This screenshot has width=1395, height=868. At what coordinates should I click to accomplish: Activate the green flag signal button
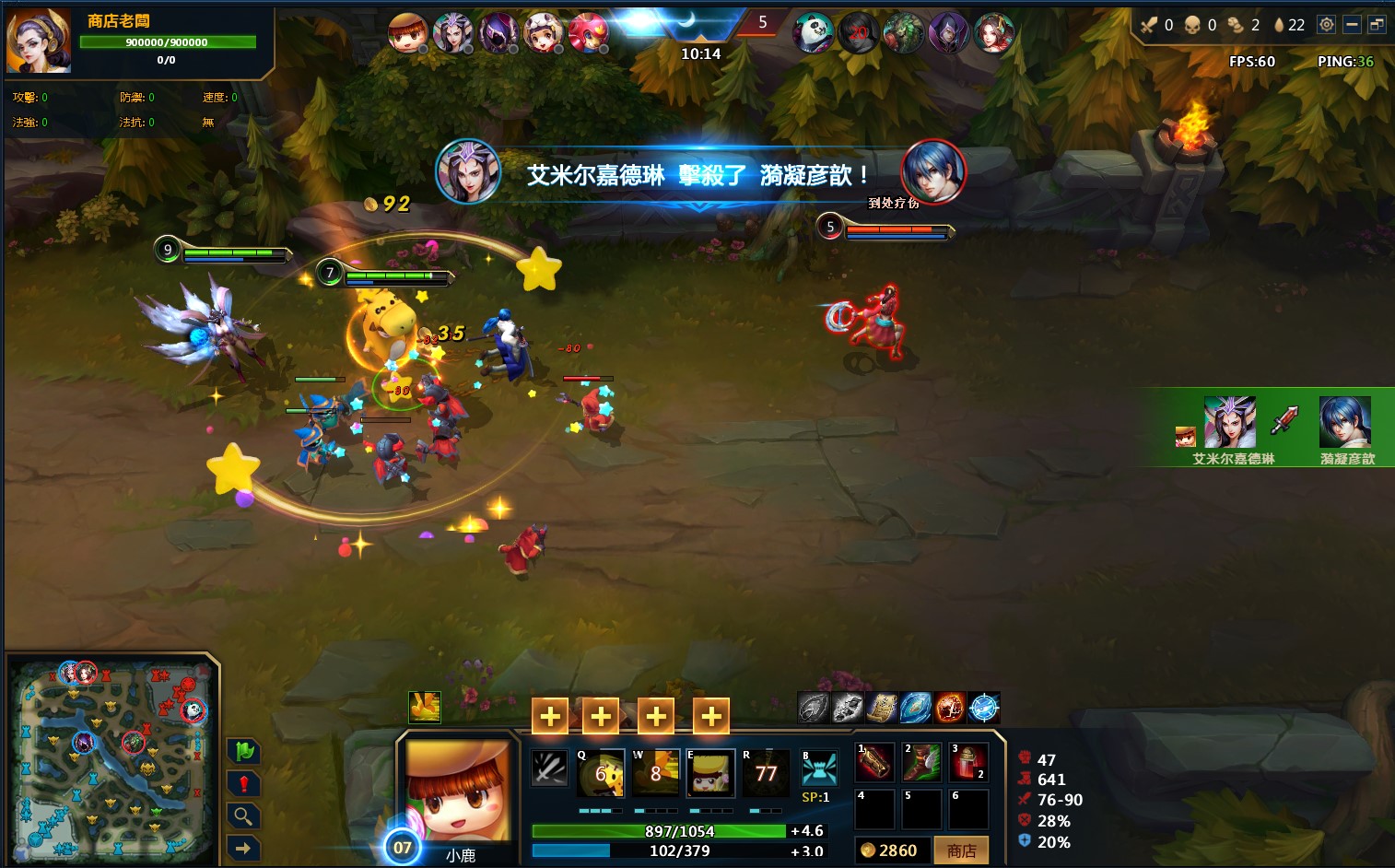243,752
